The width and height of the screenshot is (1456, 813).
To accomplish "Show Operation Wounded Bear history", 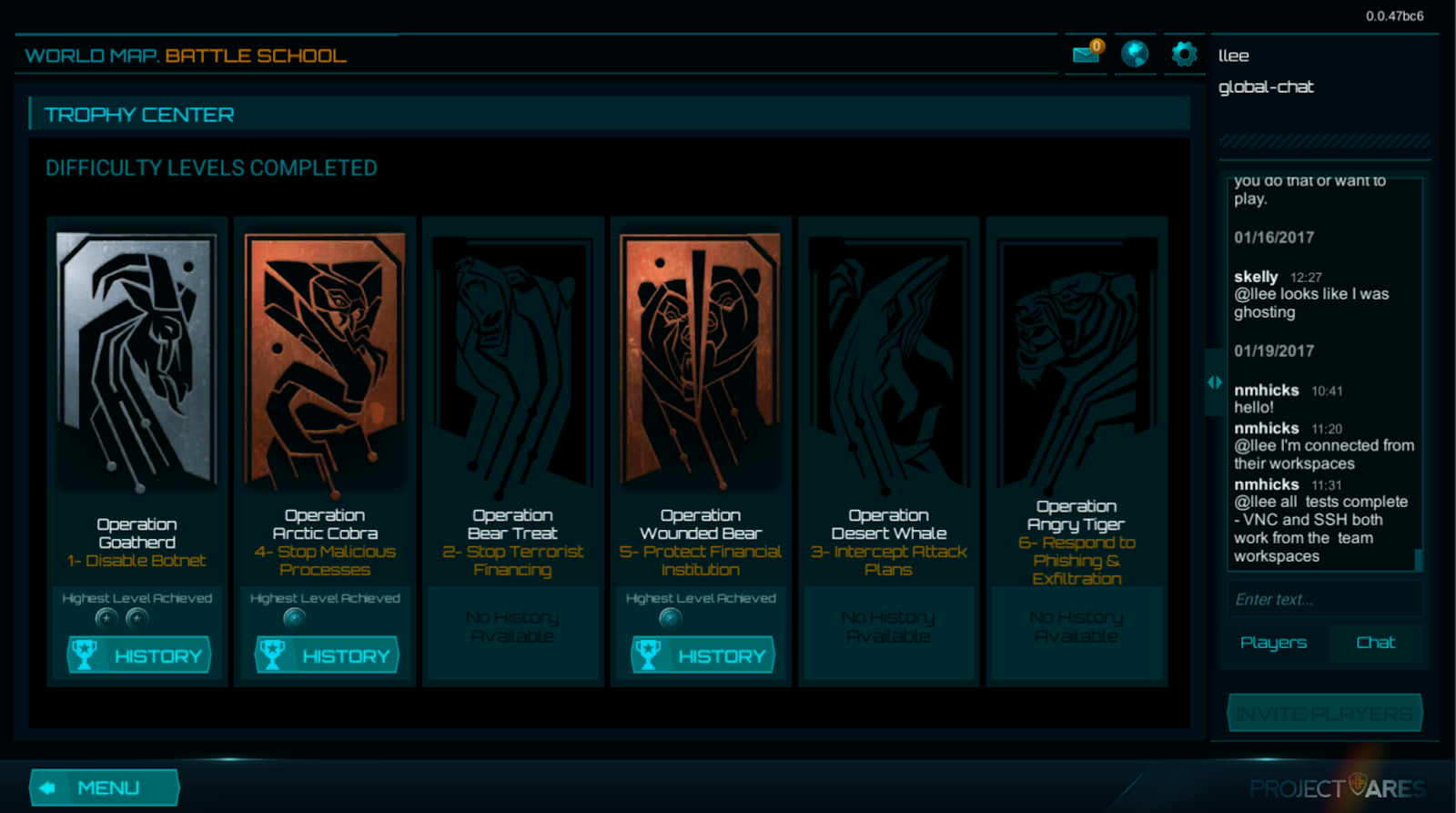I will [x=702, y=655].
